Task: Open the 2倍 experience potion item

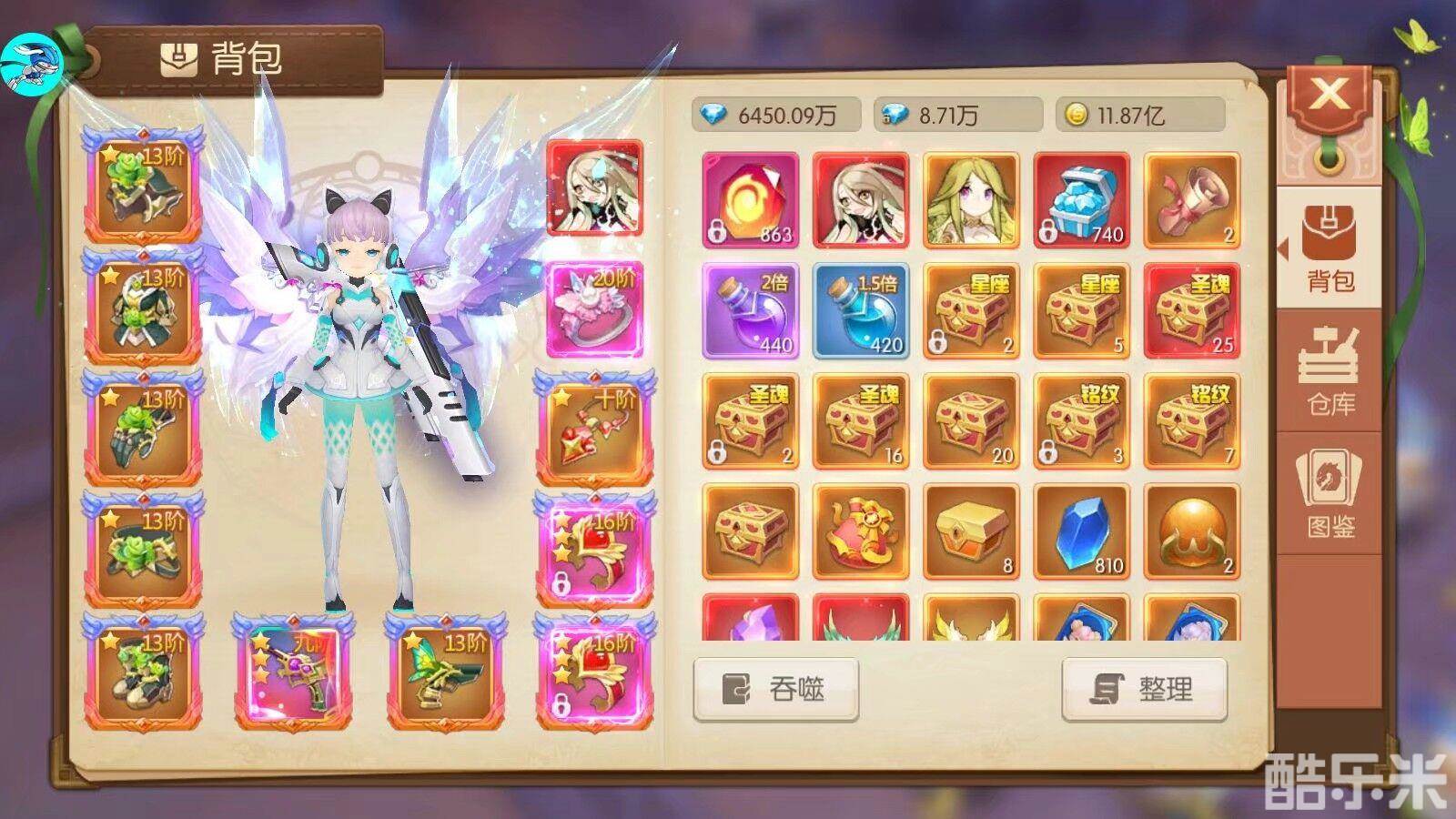Action: (x=749, y=309)
